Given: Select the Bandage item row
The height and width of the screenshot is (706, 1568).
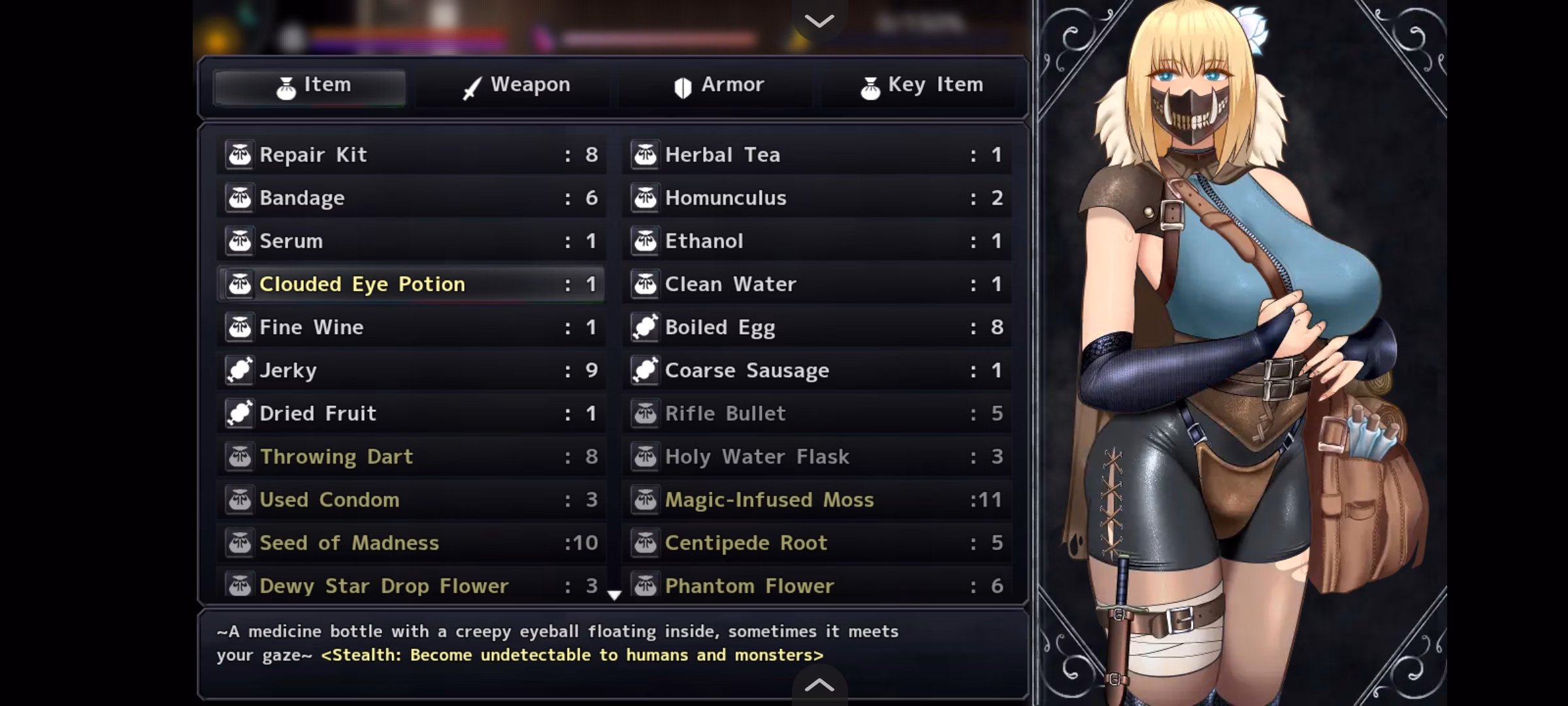Looking at the screenshot, I should coord(412,198).
